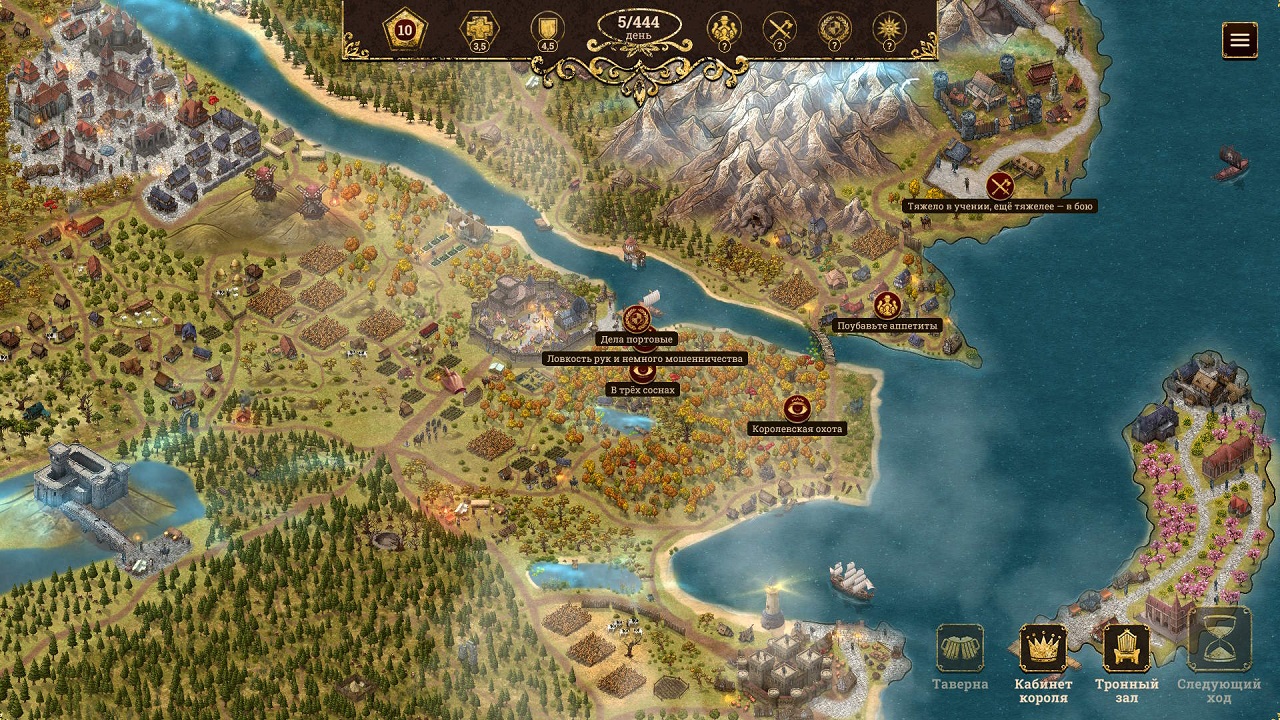This screenshot has height=720, width=1280.
Task: Open the Королевская охота quest marker
Action: [x=797, y=408]
